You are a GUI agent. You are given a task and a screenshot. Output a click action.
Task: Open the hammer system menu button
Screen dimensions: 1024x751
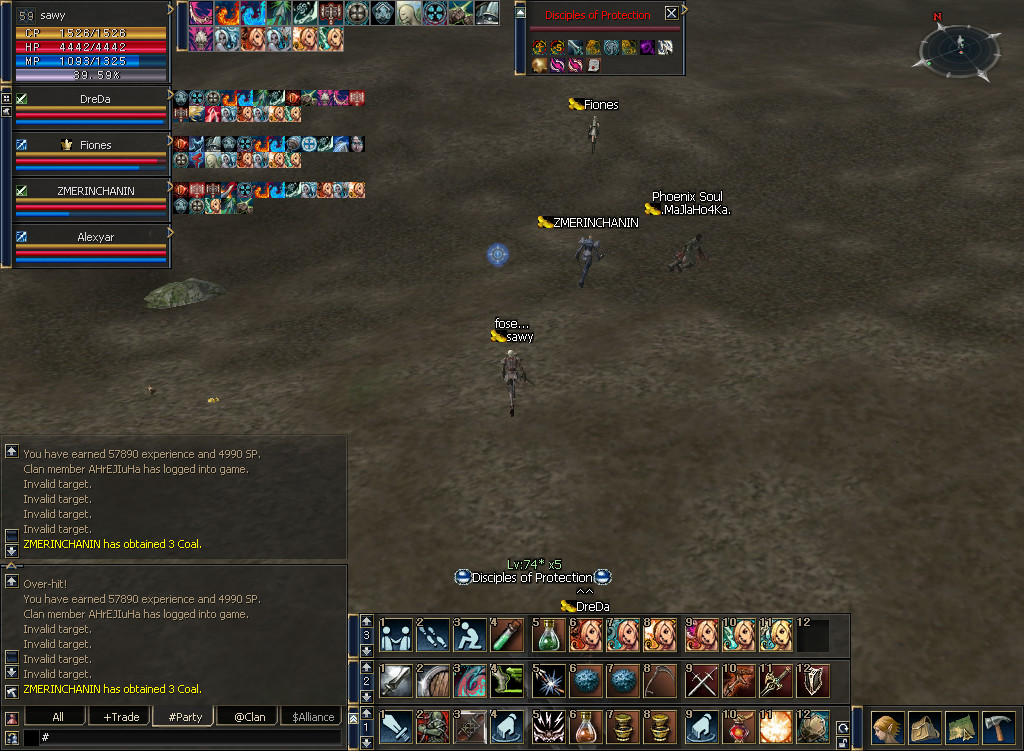click(999, 727)
